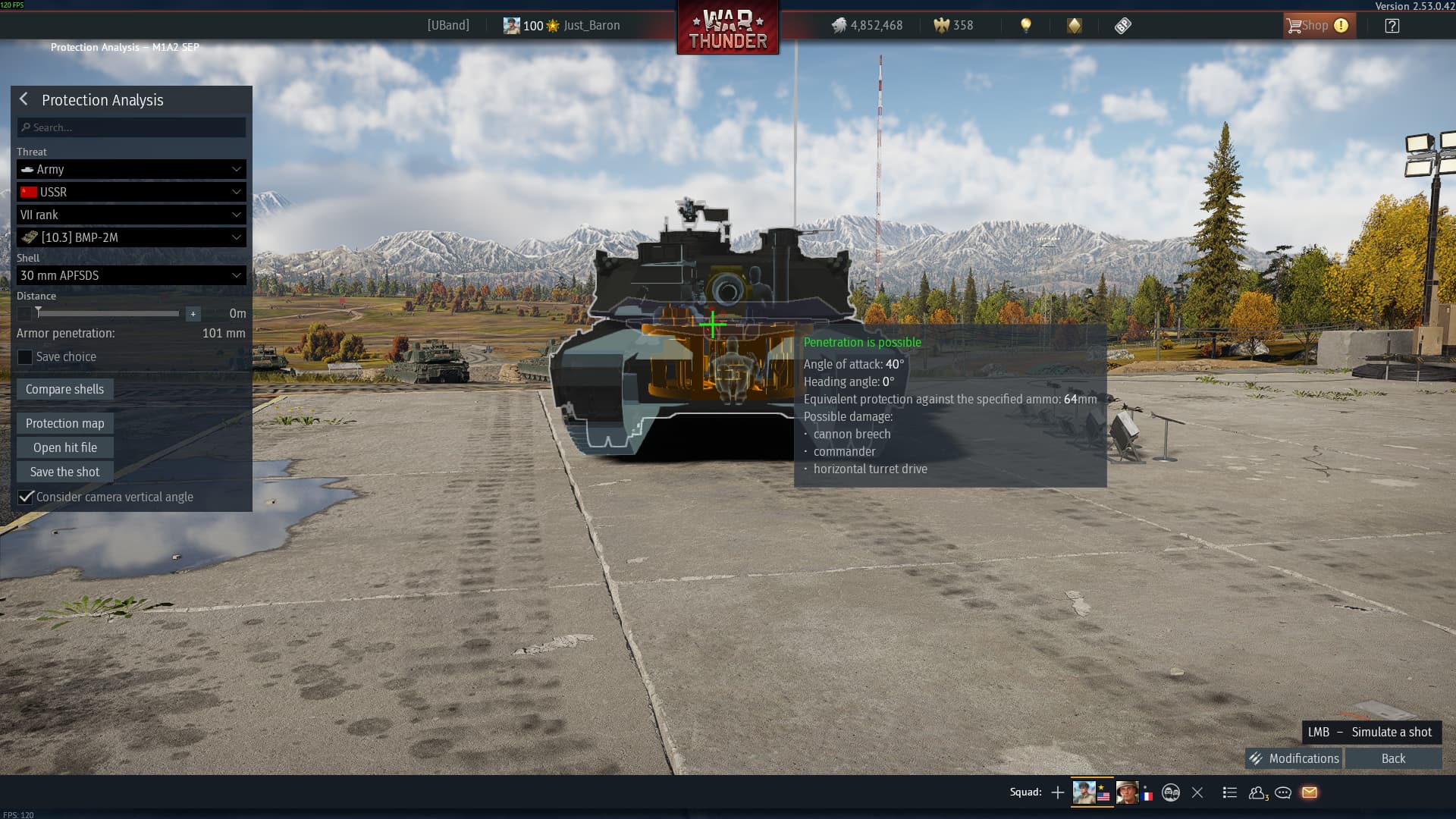Open the Modifications panel
Screen dimensions: 1456x819
pos(1294,758)
